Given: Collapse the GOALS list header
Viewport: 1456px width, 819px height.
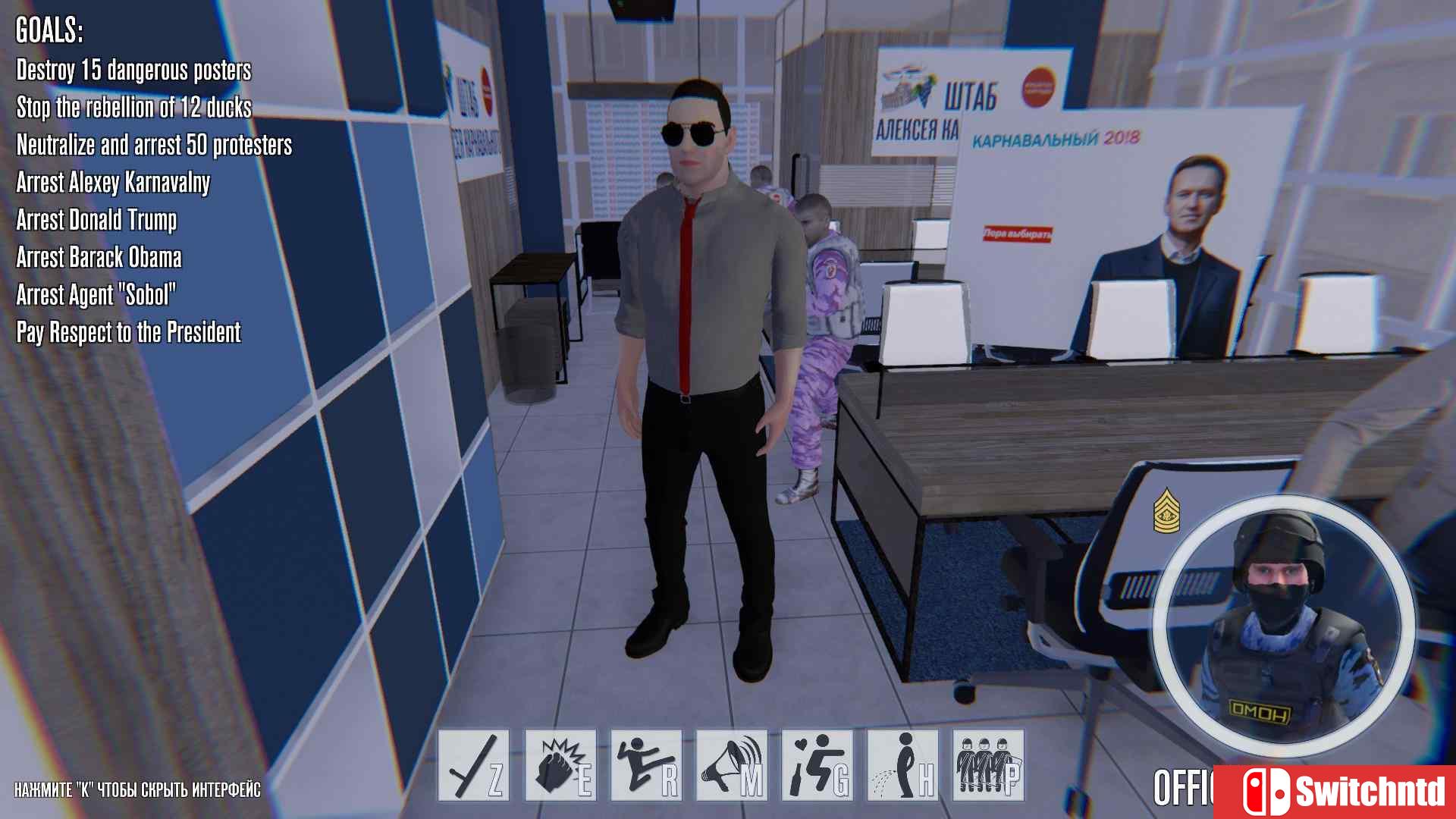Looking at the screenshot, I should tap(49, 31).
